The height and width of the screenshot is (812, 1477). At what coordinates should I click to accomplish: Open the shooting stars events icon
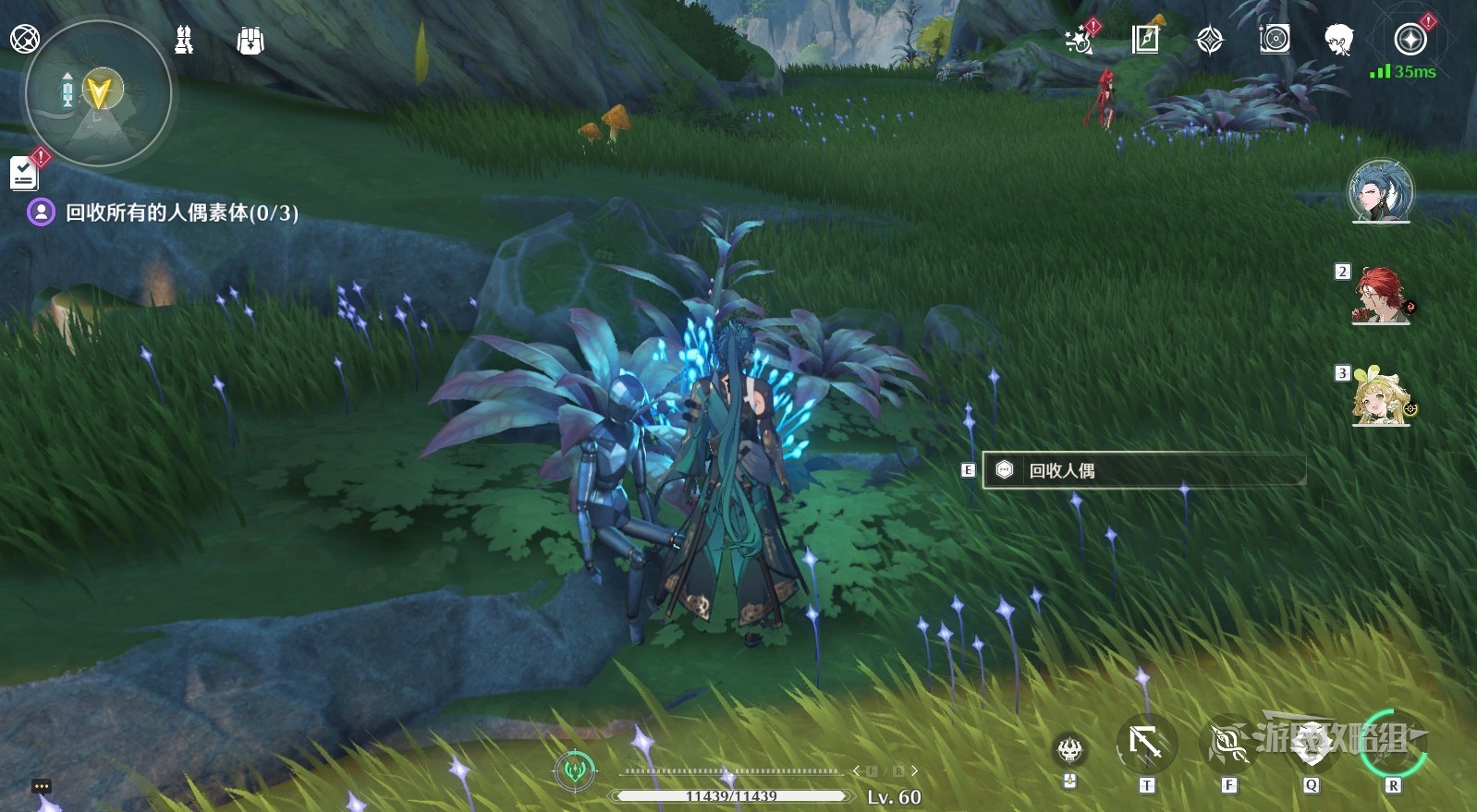pos(1079,41)
